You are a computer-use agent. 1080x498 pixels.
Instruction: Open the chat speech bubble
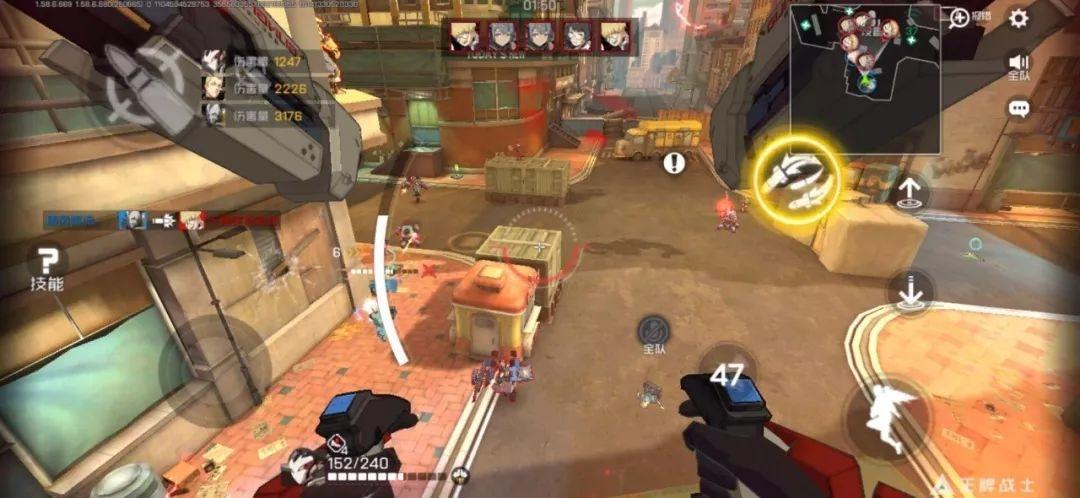click(1018, 108)
